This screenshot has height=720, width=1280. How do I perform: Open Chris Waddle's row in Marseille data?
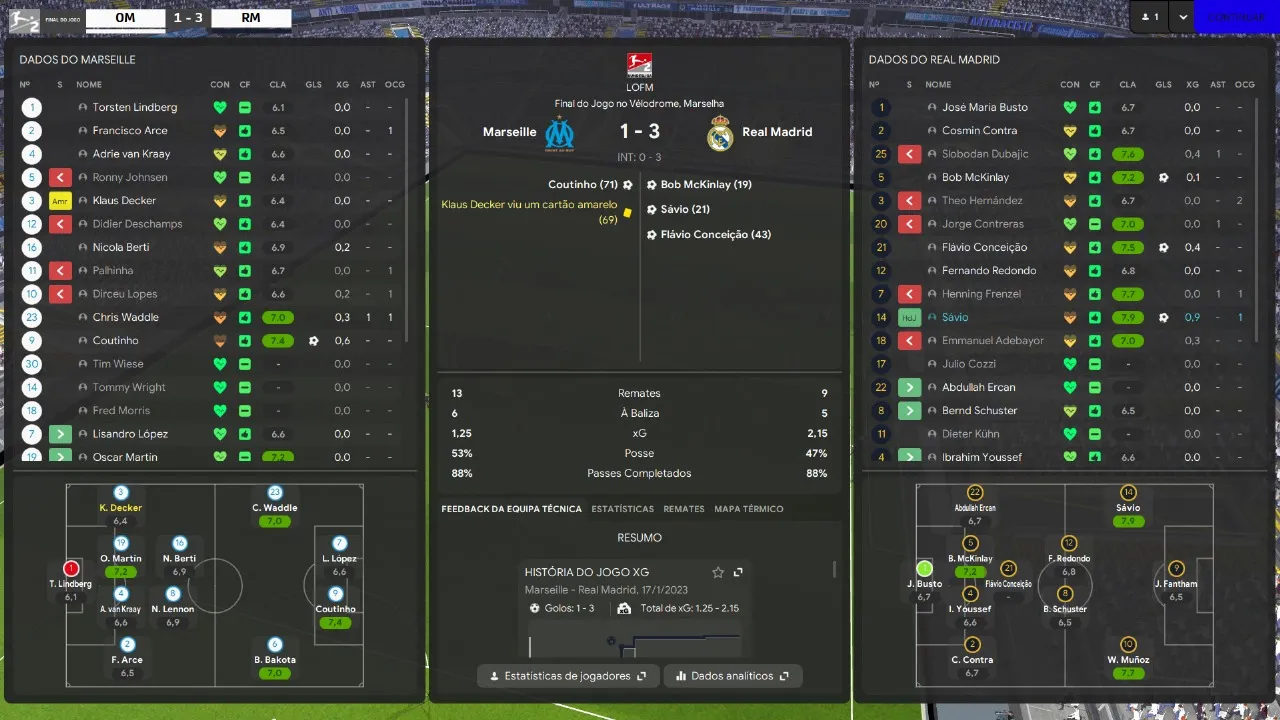pos(126,317)
